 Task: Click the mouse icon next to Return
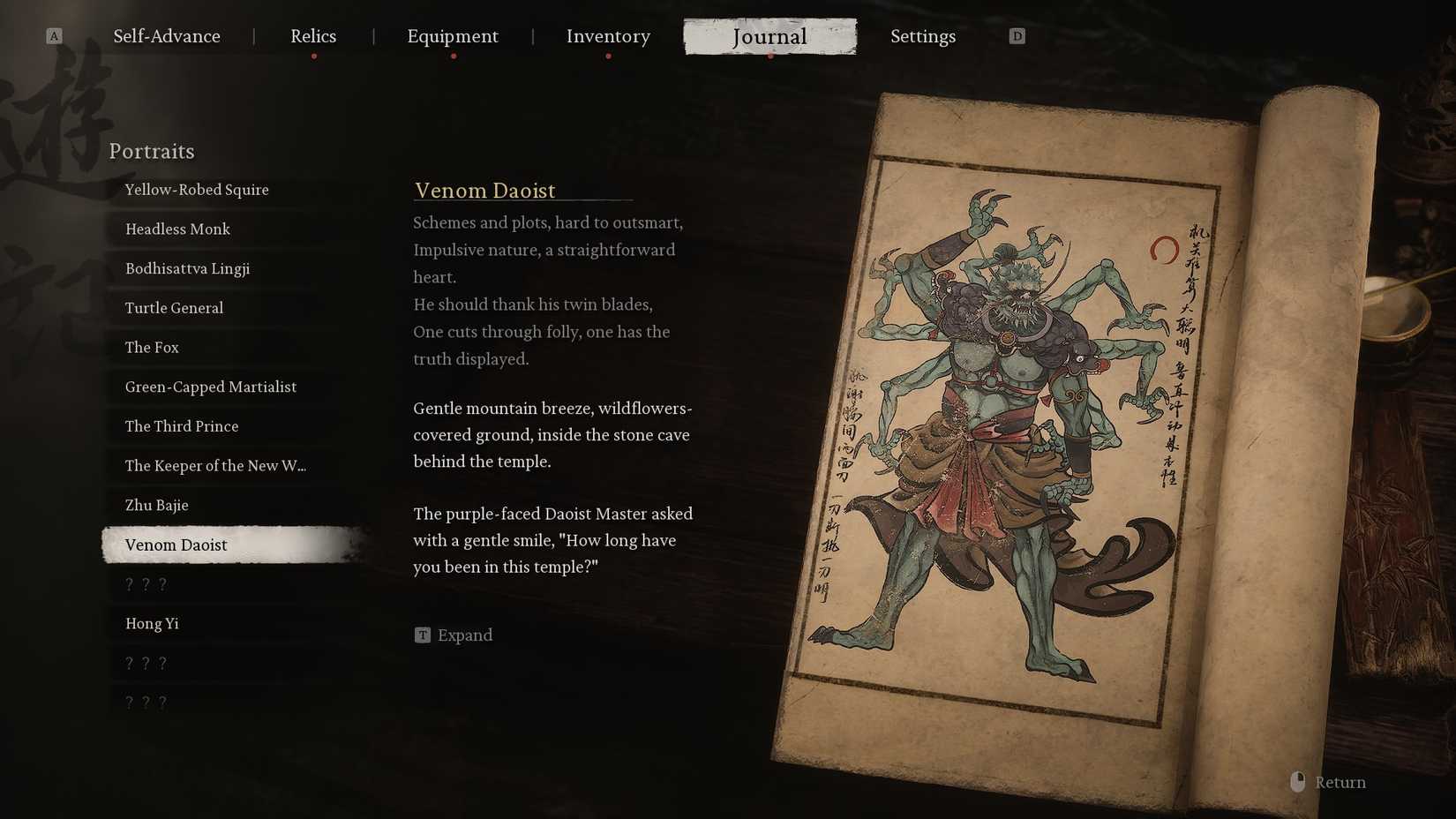[1296, 781]
